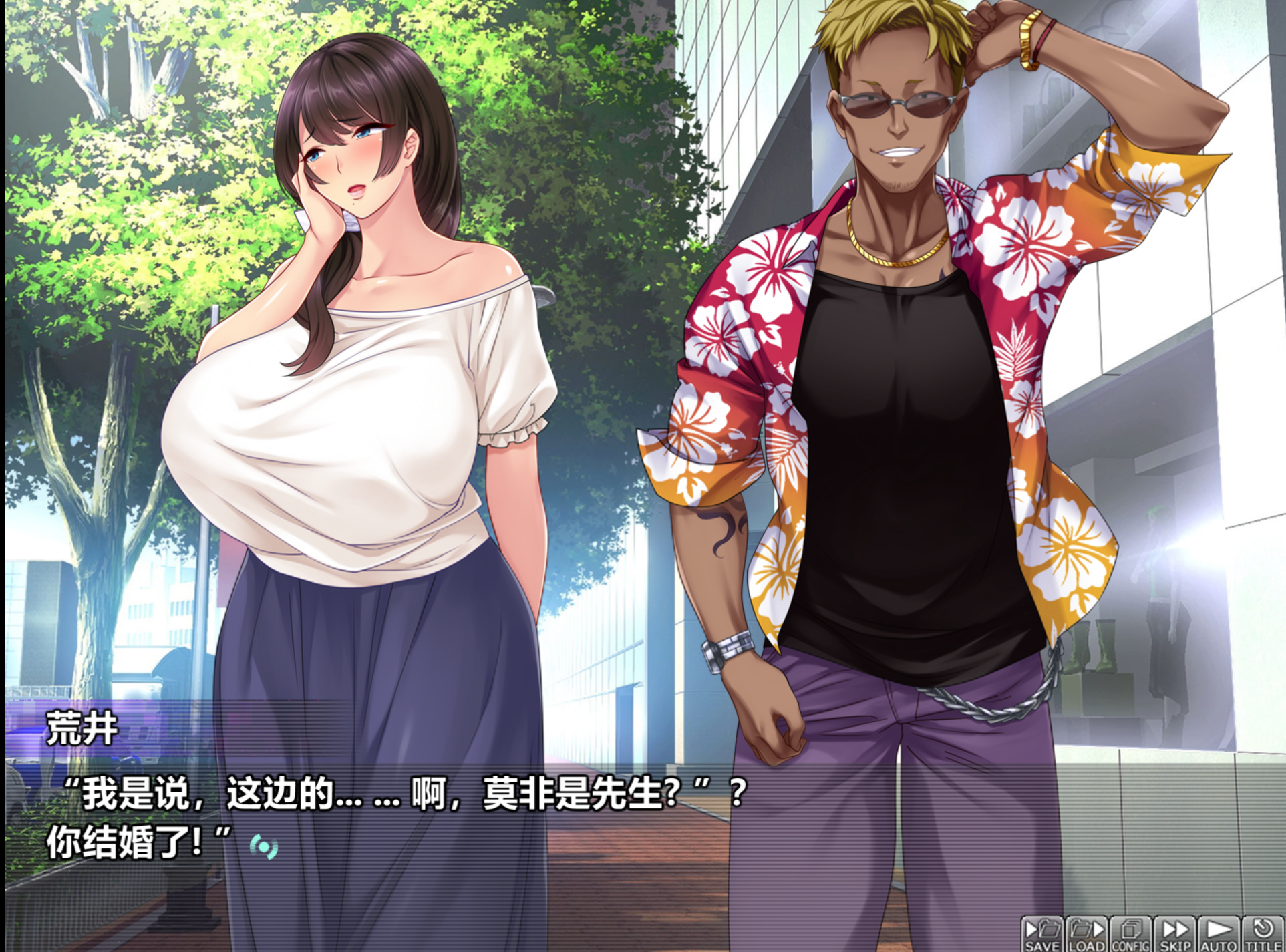Toggle auto-read mode with the AUTO button
1286x952 pixels.
1219,935
